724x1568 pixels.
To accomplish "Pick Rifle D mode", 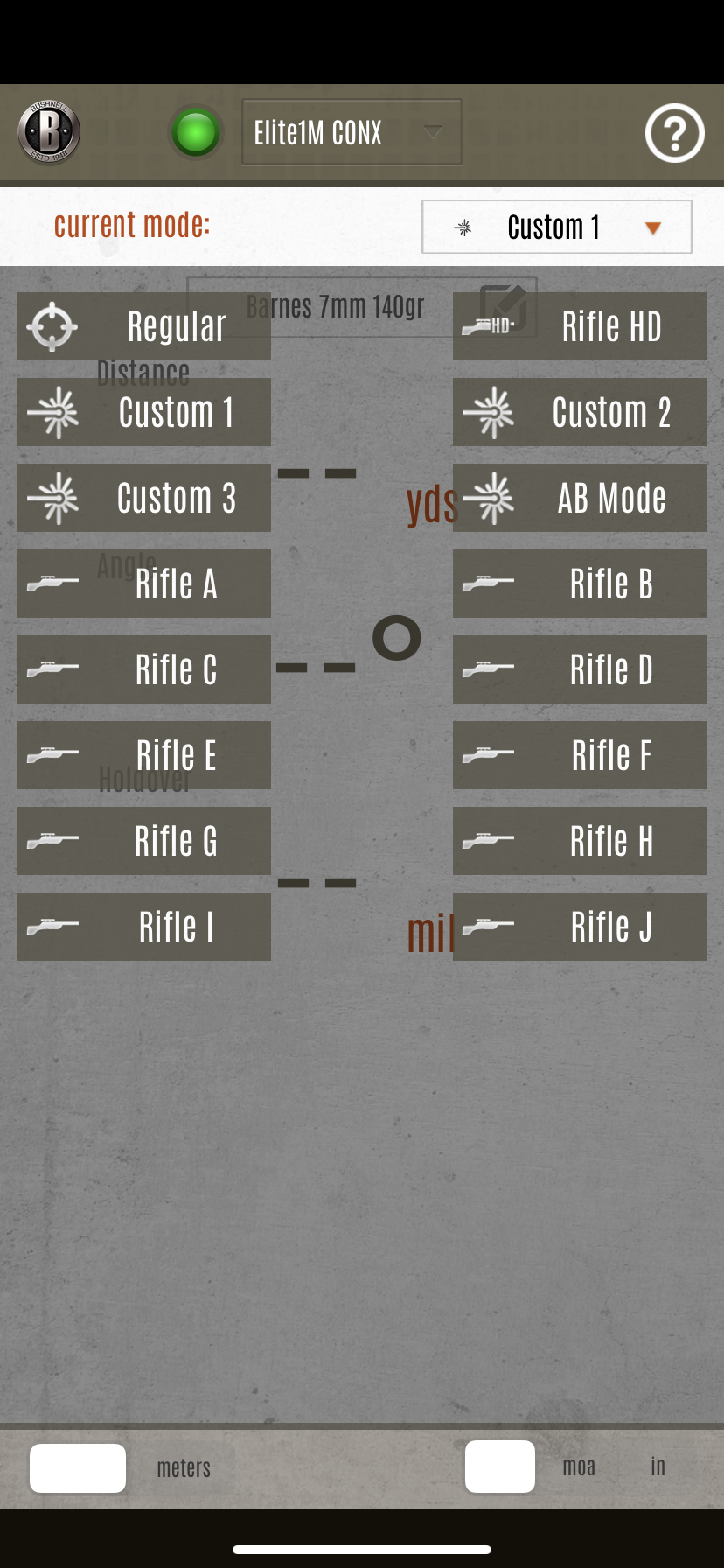I will (579, 669).
